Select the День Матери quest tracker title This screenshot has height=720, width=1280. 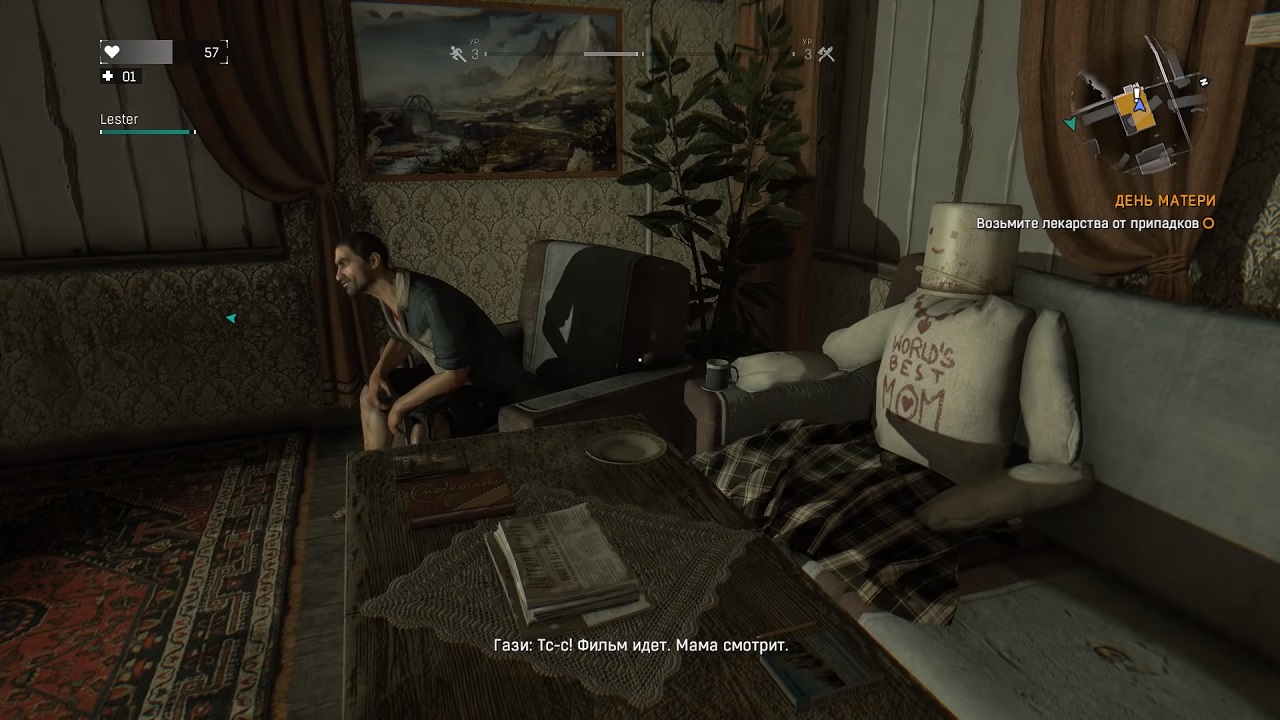click(x=1165, y=201)
